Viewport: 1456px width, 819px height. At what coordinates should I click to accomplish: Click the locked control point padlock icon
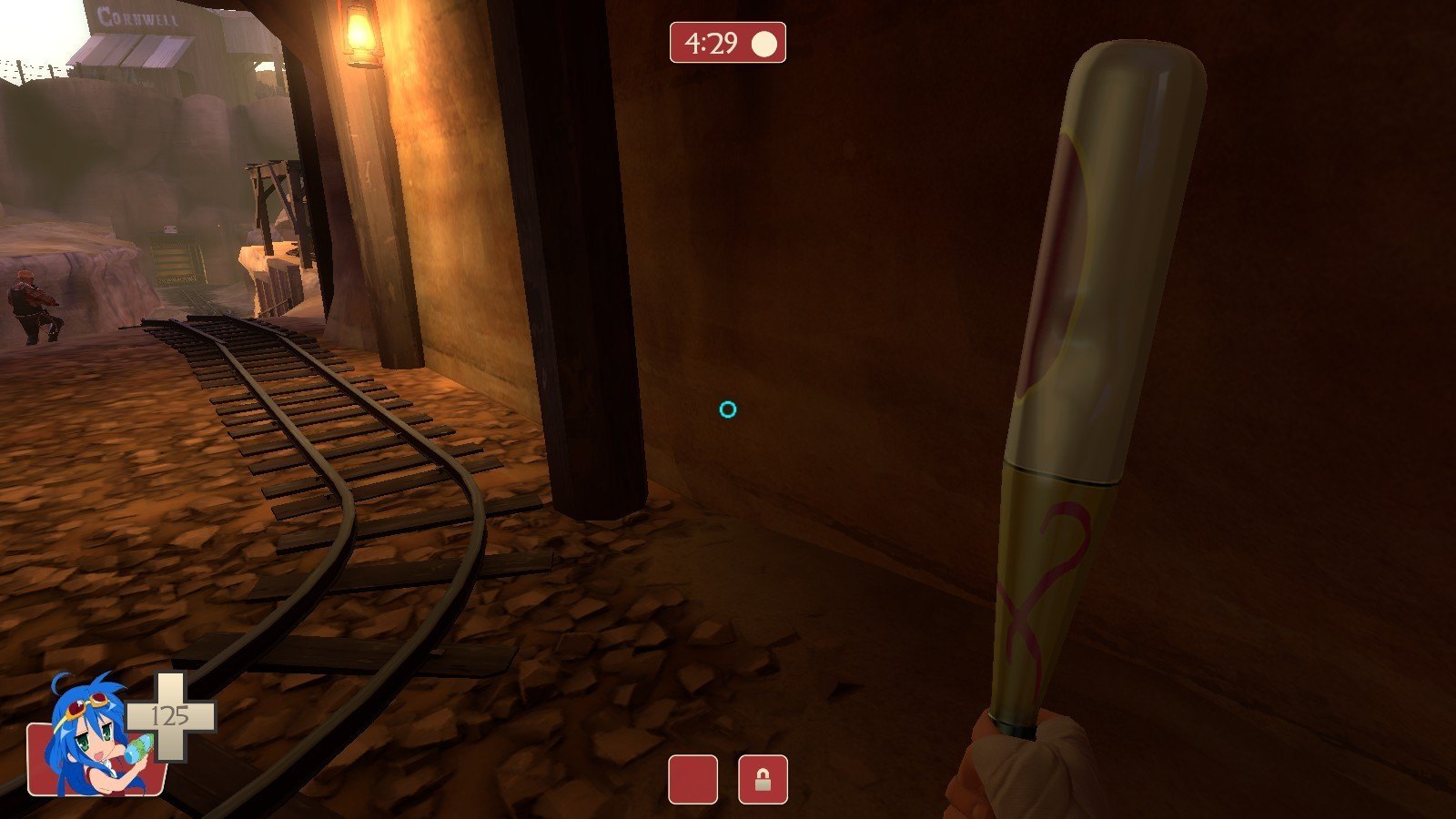763,780
